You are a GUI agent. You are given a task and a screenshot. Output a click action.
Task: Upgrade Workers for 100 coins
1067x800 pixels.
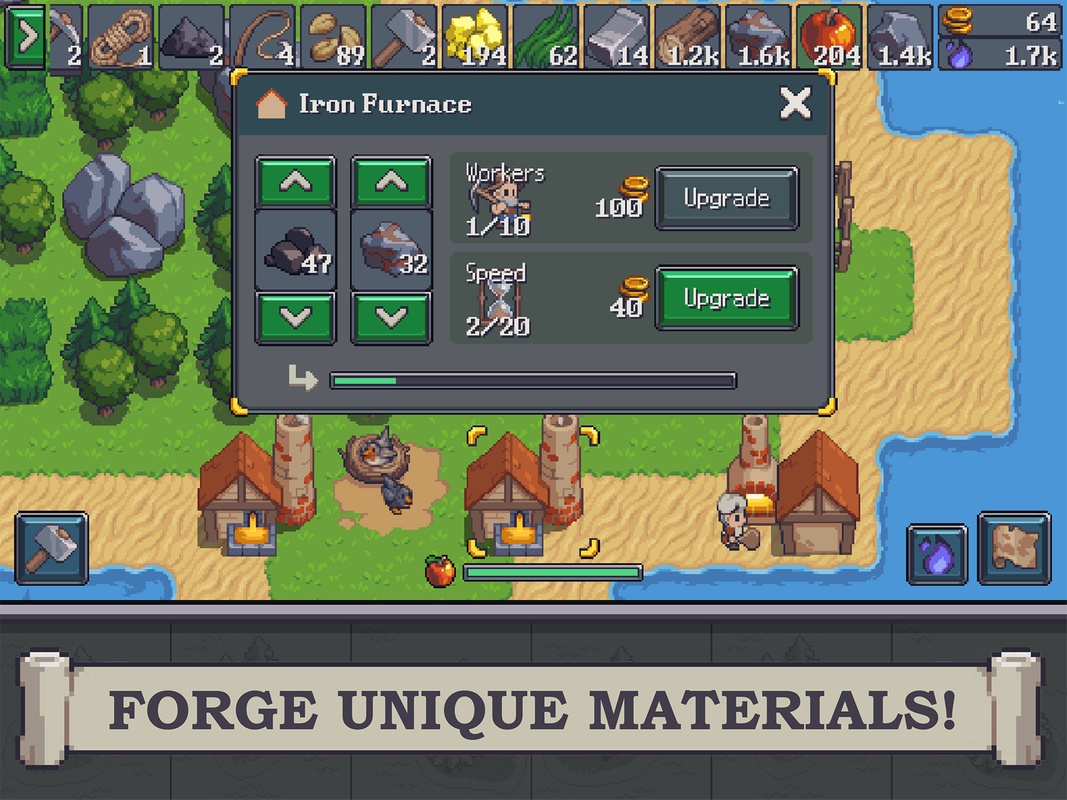(726, 198)
